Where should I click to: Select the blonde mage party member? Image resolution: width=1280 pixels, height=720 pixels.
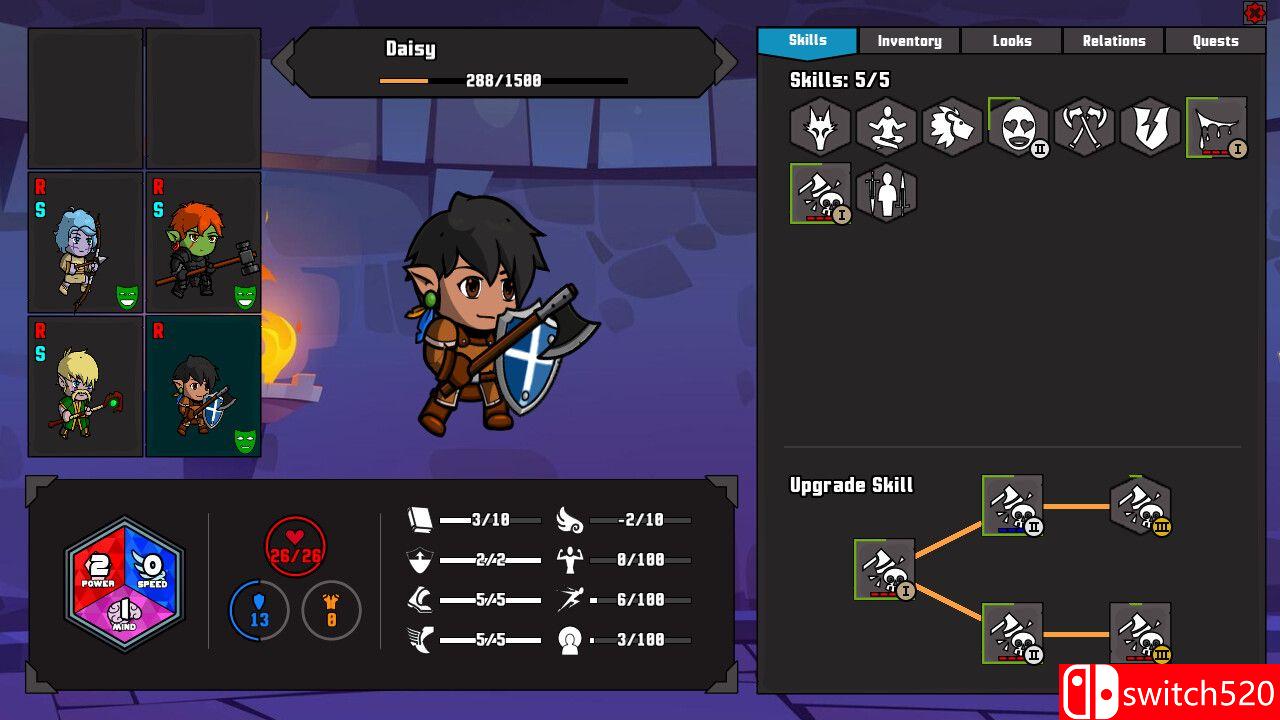(86, 387)
